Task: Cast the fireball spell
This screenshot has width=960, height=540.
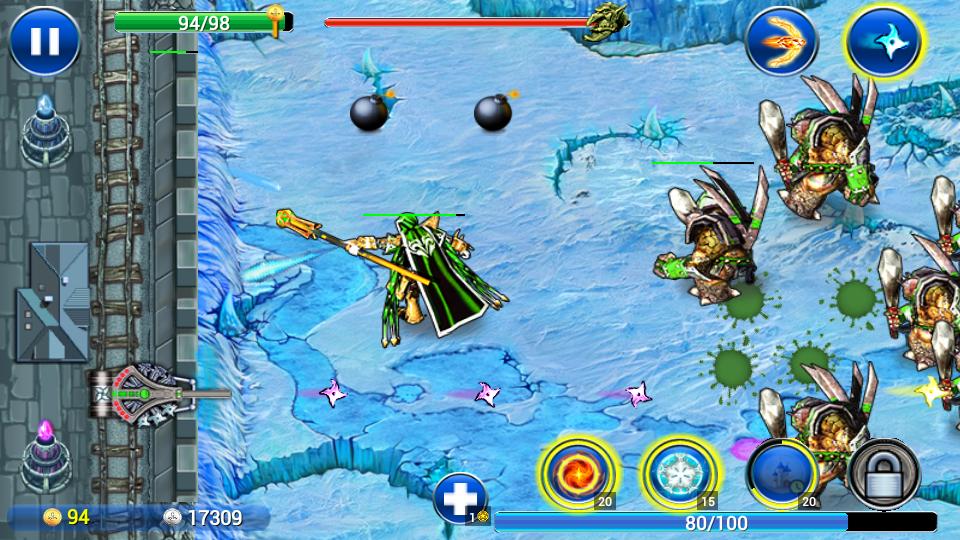Action: click(577, 474)
